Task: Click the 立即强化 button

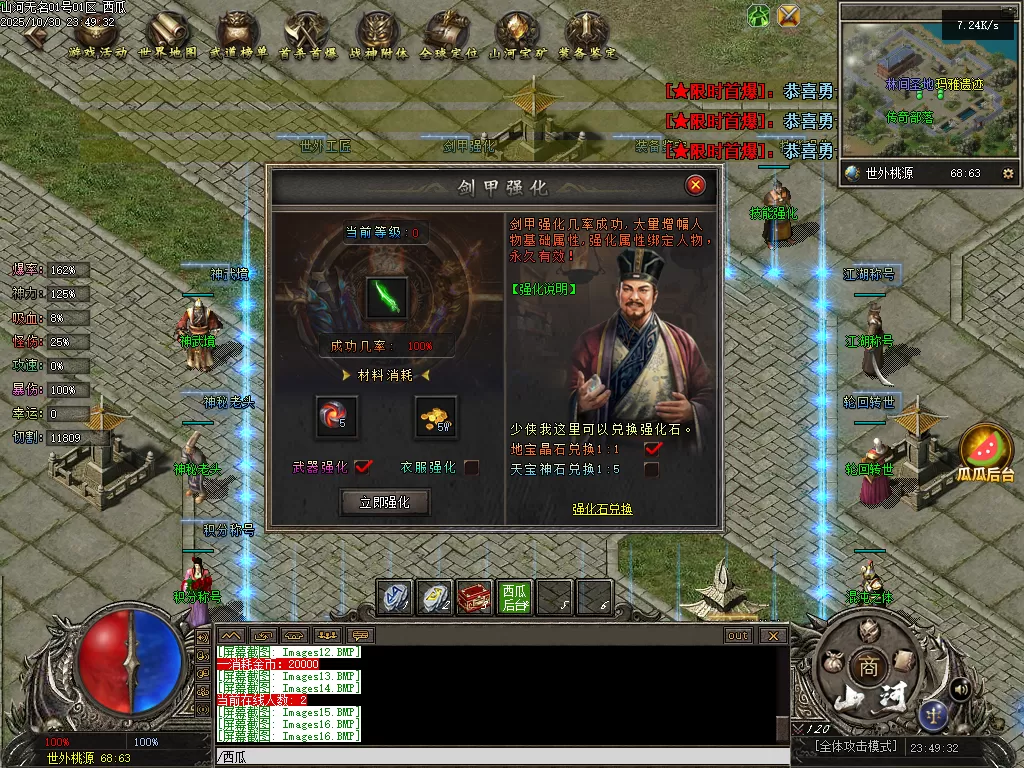Action: tap(385, 502)
